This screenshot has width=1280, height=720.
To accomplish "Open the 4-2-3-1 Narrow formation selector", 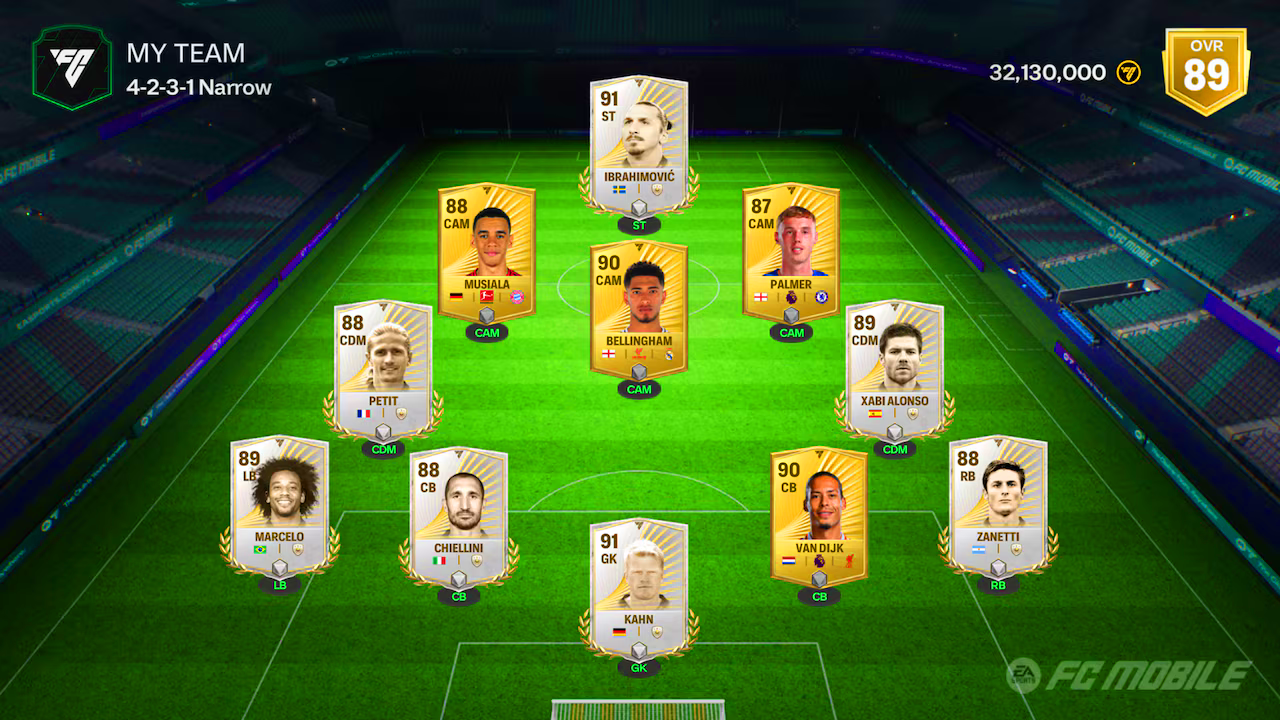I will [x=196, y=88].
